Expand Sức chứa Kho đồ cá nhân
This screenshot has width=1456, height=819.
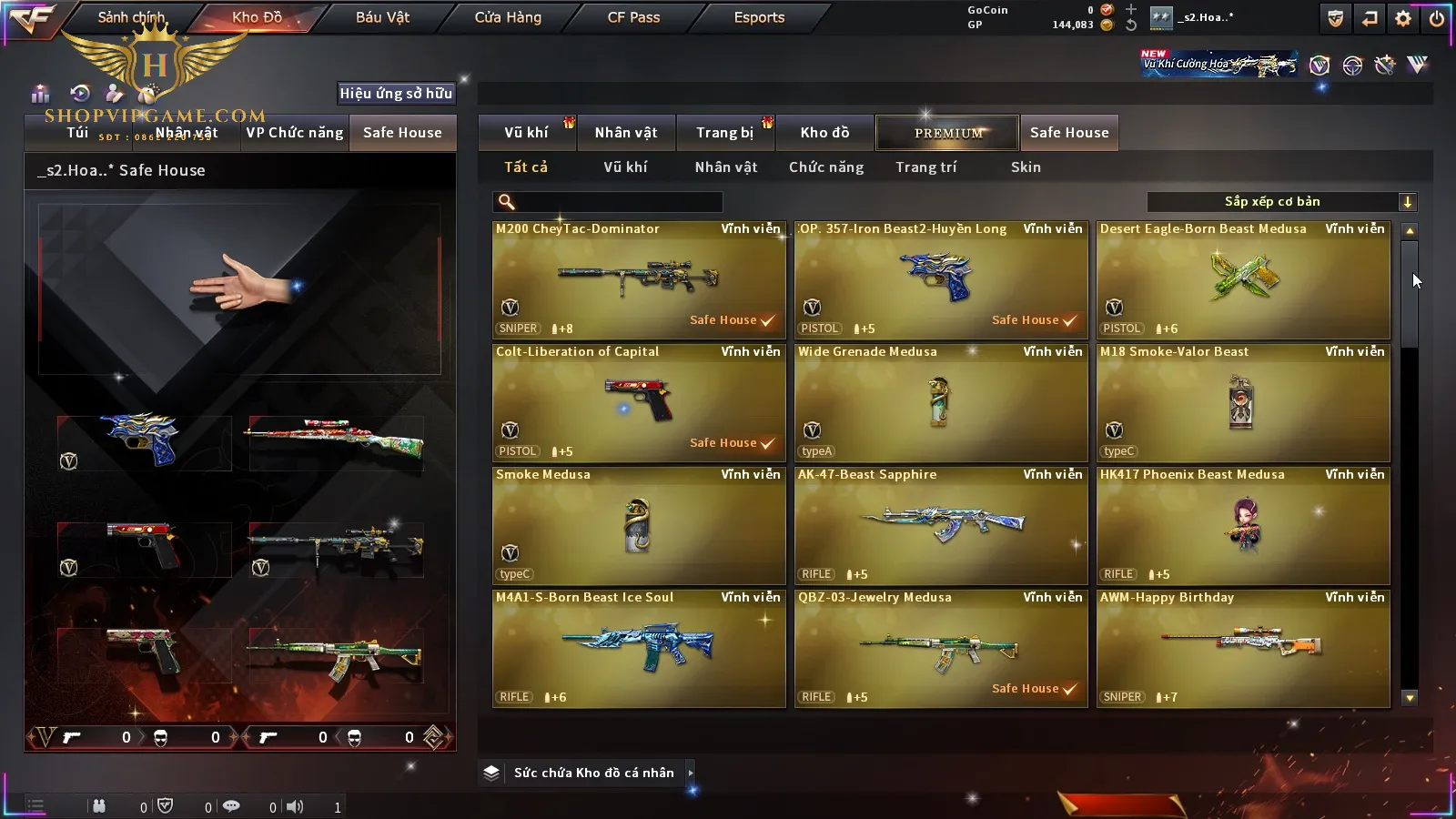(x=593, y=773)
